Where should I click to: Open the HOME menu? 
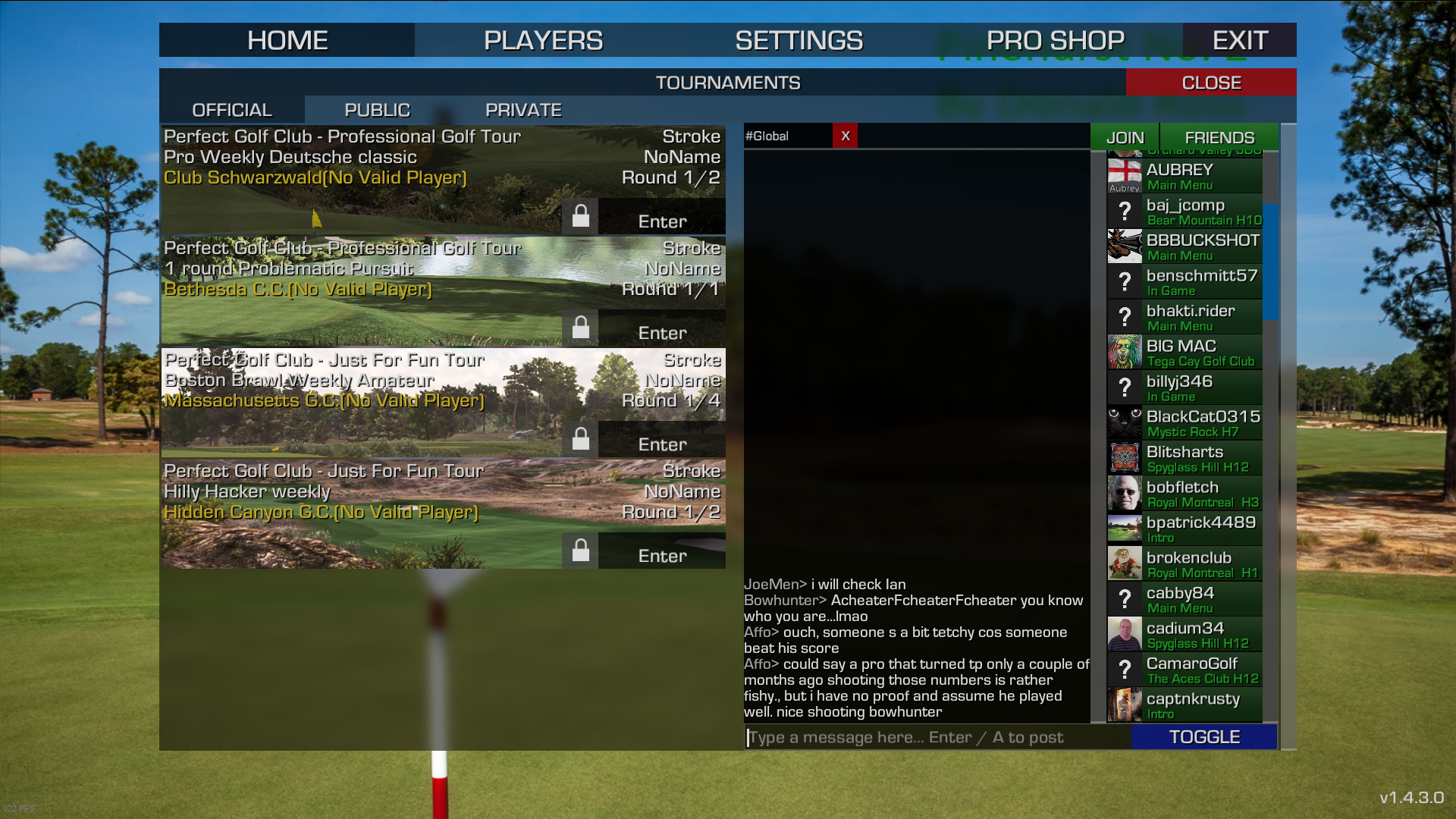point(287,40)
